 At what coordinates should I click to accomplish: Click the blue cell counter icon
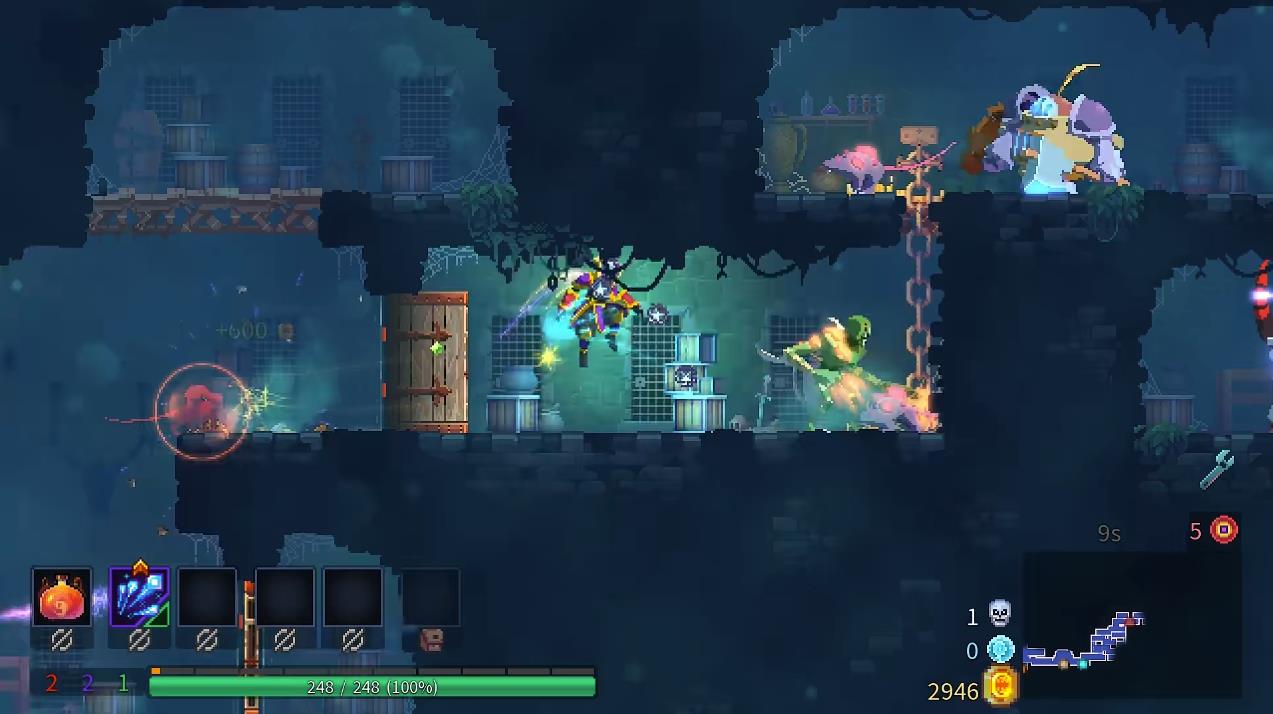(x=1000, y=650)
